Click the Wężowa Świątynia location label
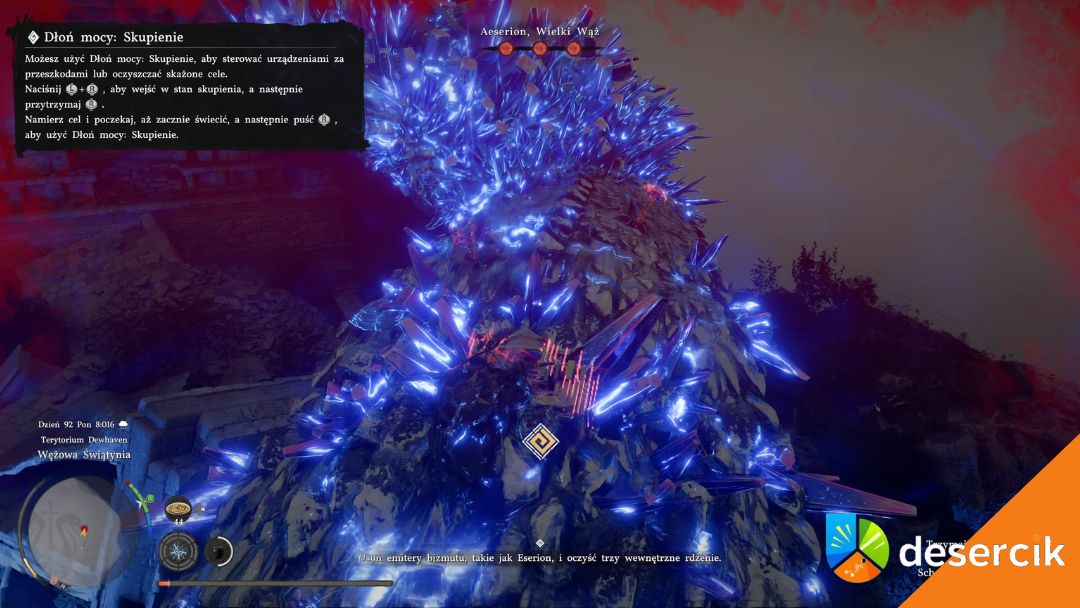The width and height of the screenshot is (1080, 608). coord(84,455)
